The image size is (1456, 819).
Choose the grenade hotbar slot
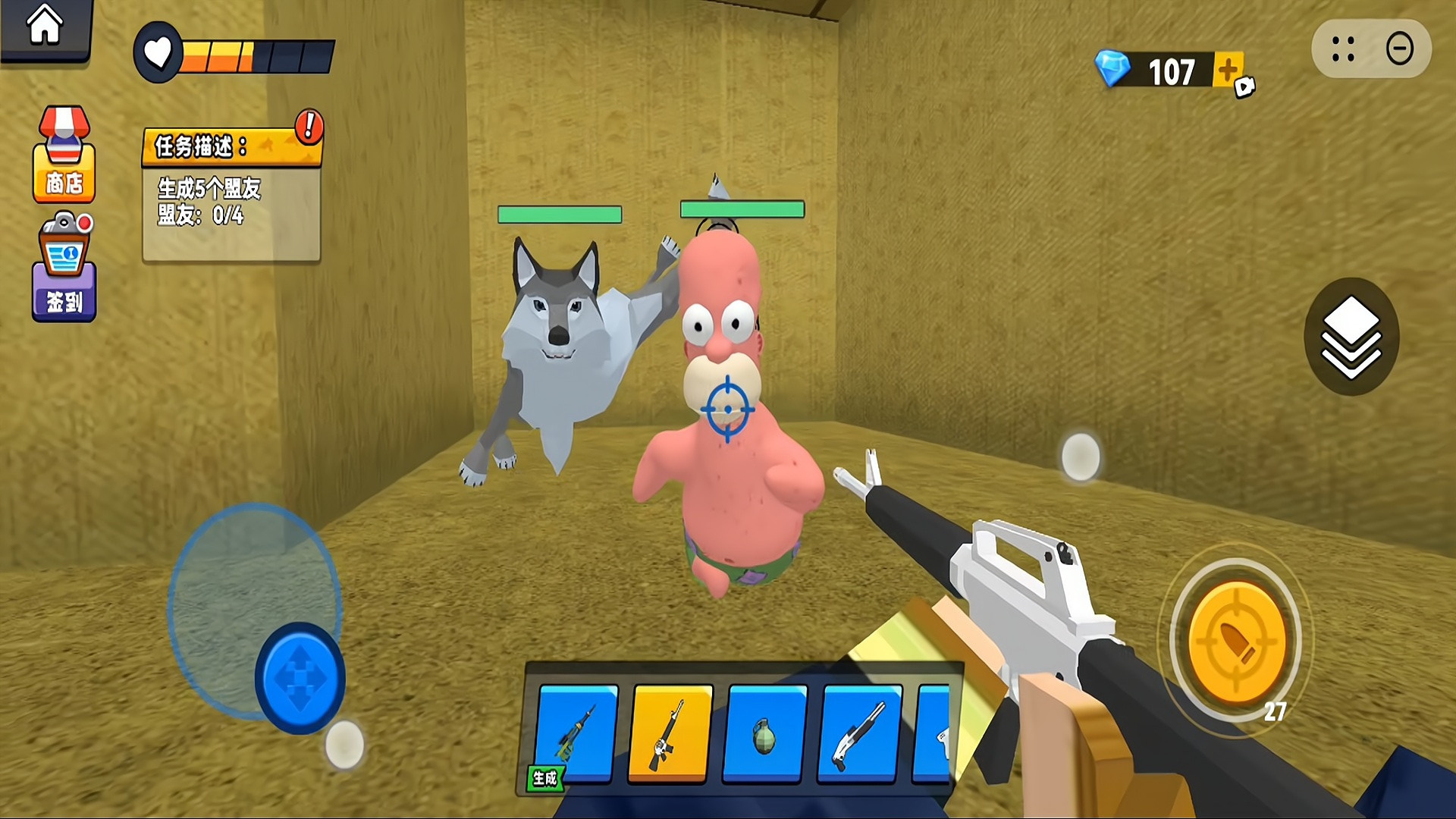click(x=764, y=733)
